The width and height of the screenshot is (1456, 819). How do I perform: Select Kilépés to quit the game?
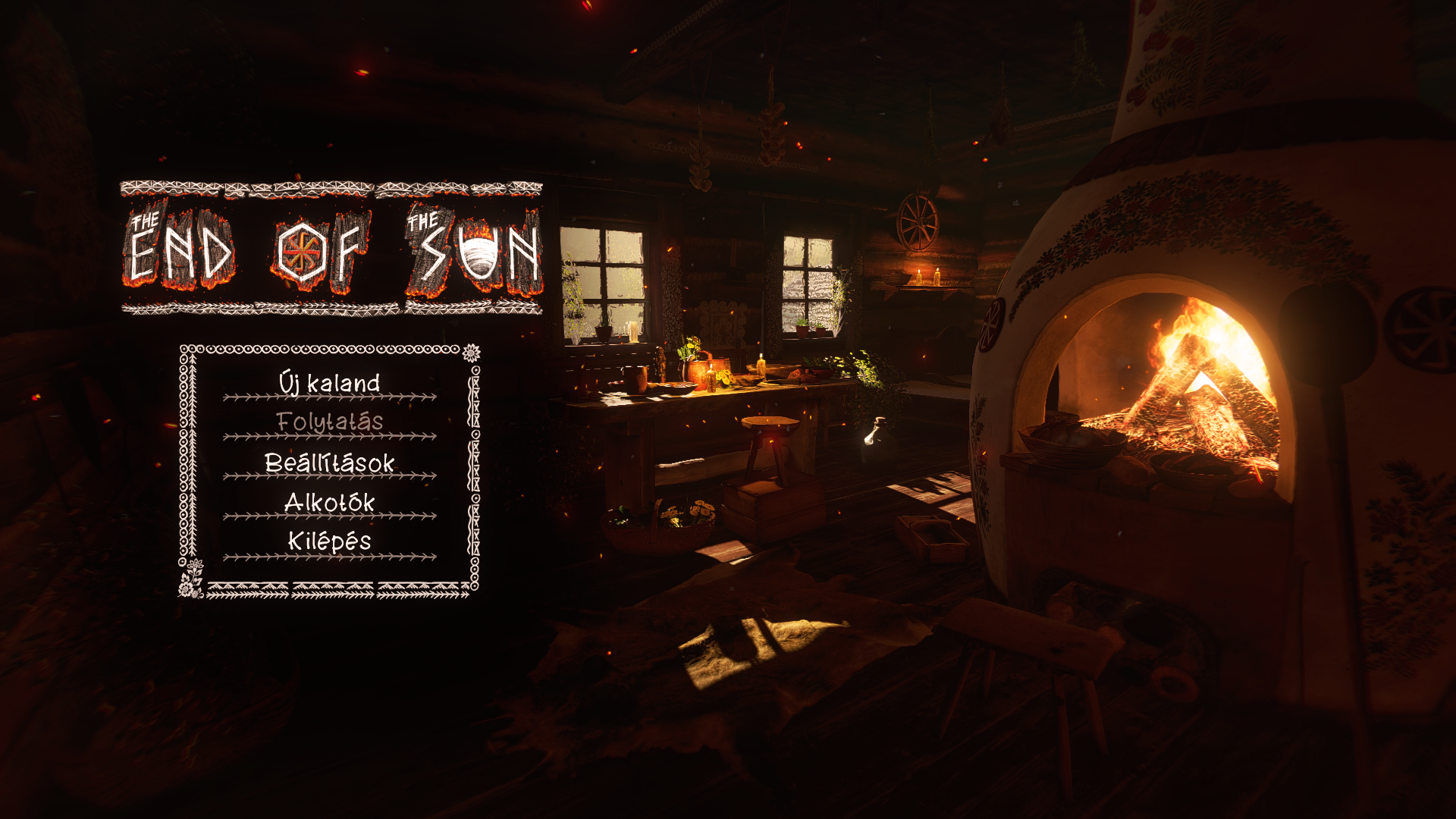click(x=329, y=541)
